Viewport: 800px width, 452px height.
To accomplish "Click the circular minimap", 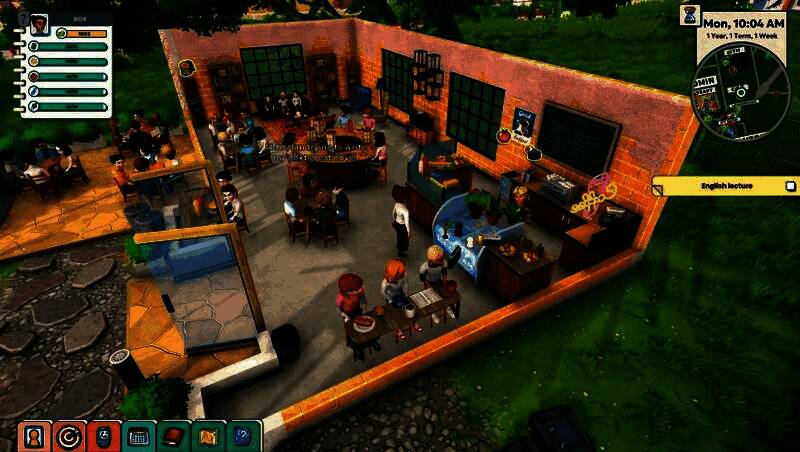I will [x=740, y=91].
